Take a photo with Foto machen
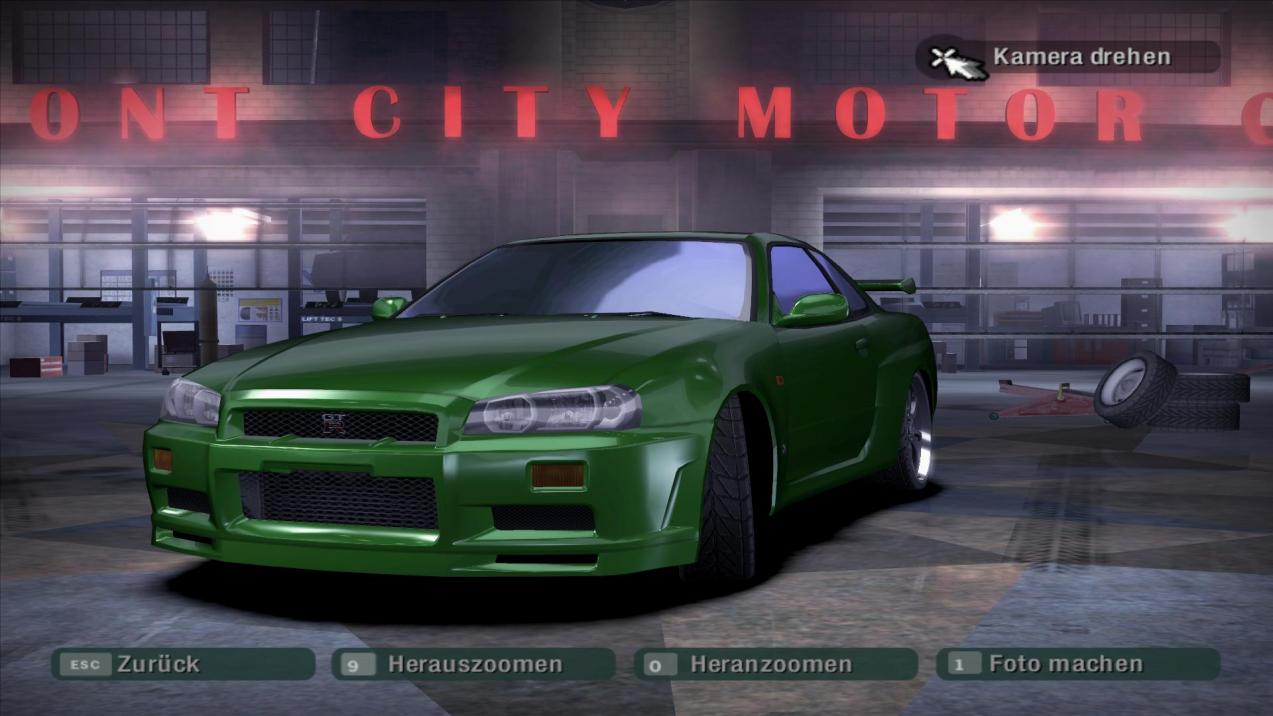 1077,664
